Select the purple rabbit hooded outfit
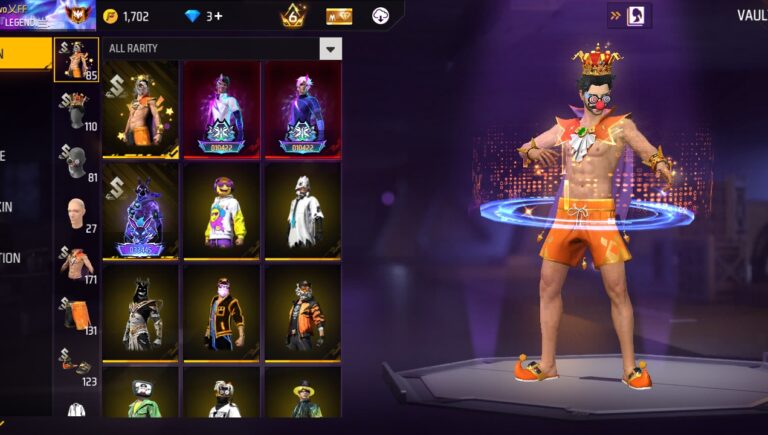 tap(140, 212)
